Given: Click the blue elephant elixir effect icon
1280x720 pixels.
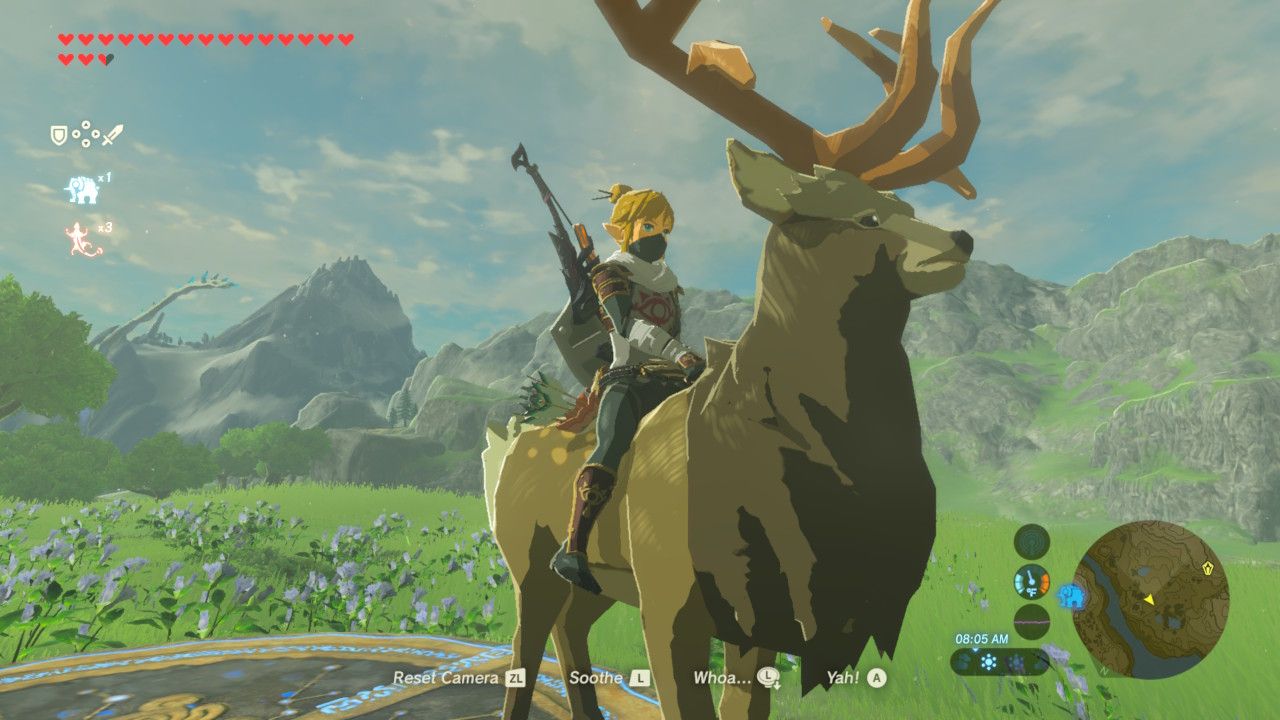Looking at the screenshot, I should tap(83, 188).
